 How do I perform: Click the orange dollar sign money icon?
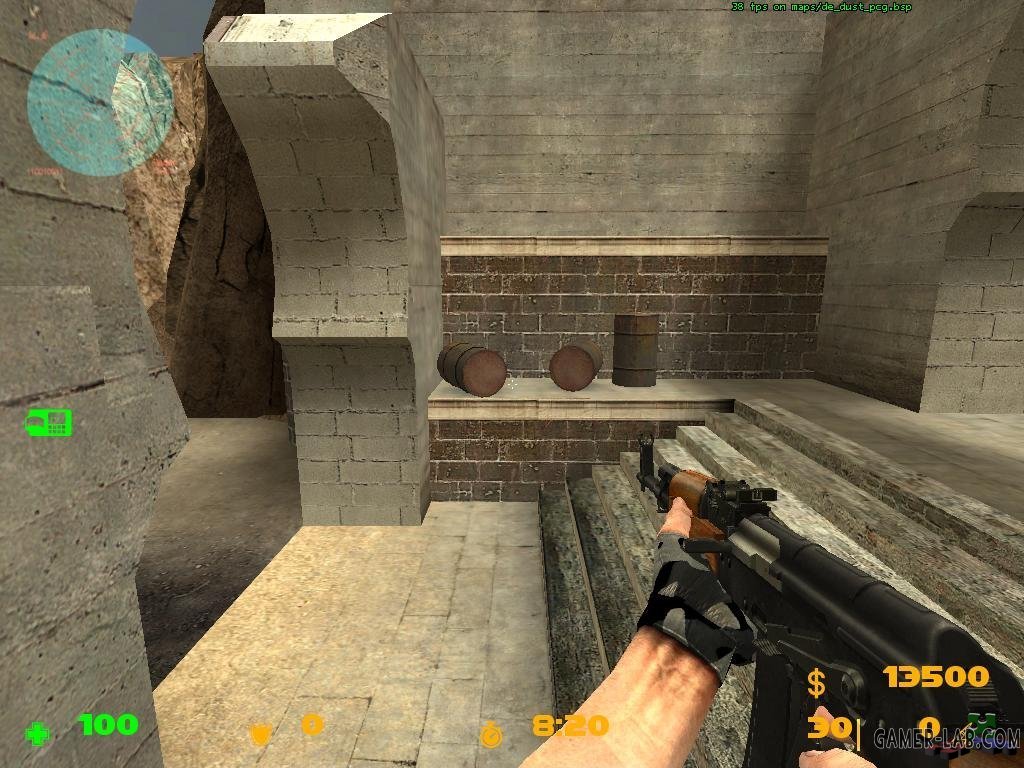[x=817, y=683]
